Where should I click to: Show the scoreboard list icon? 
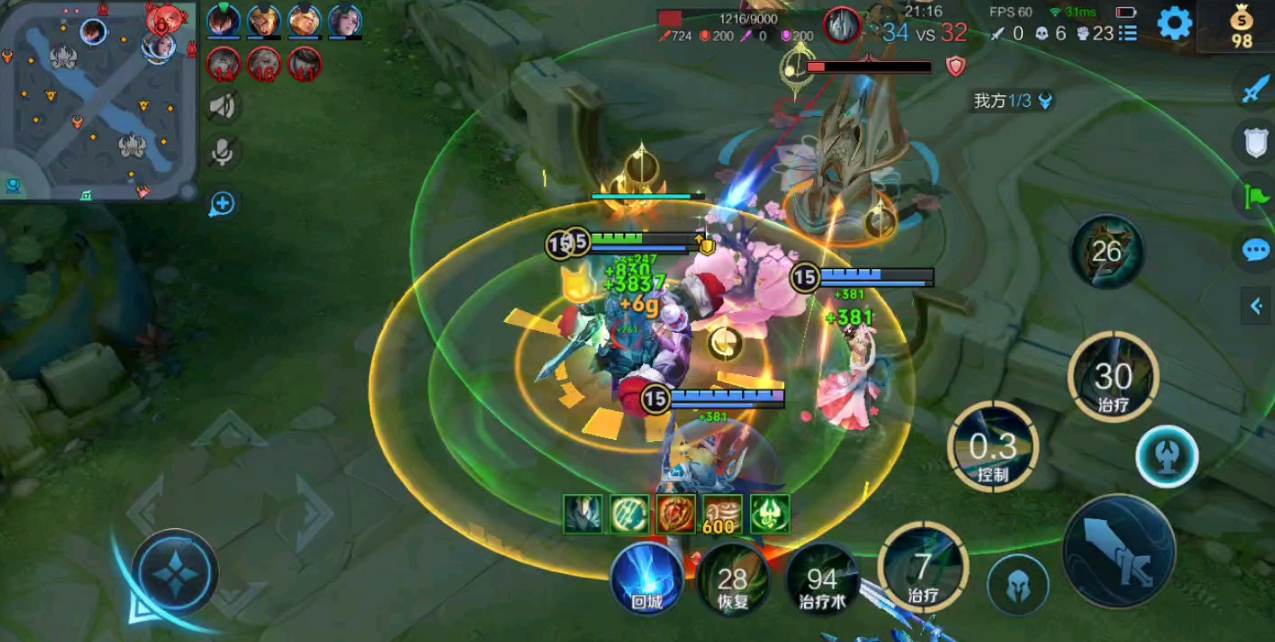(x=1128, y=33)
